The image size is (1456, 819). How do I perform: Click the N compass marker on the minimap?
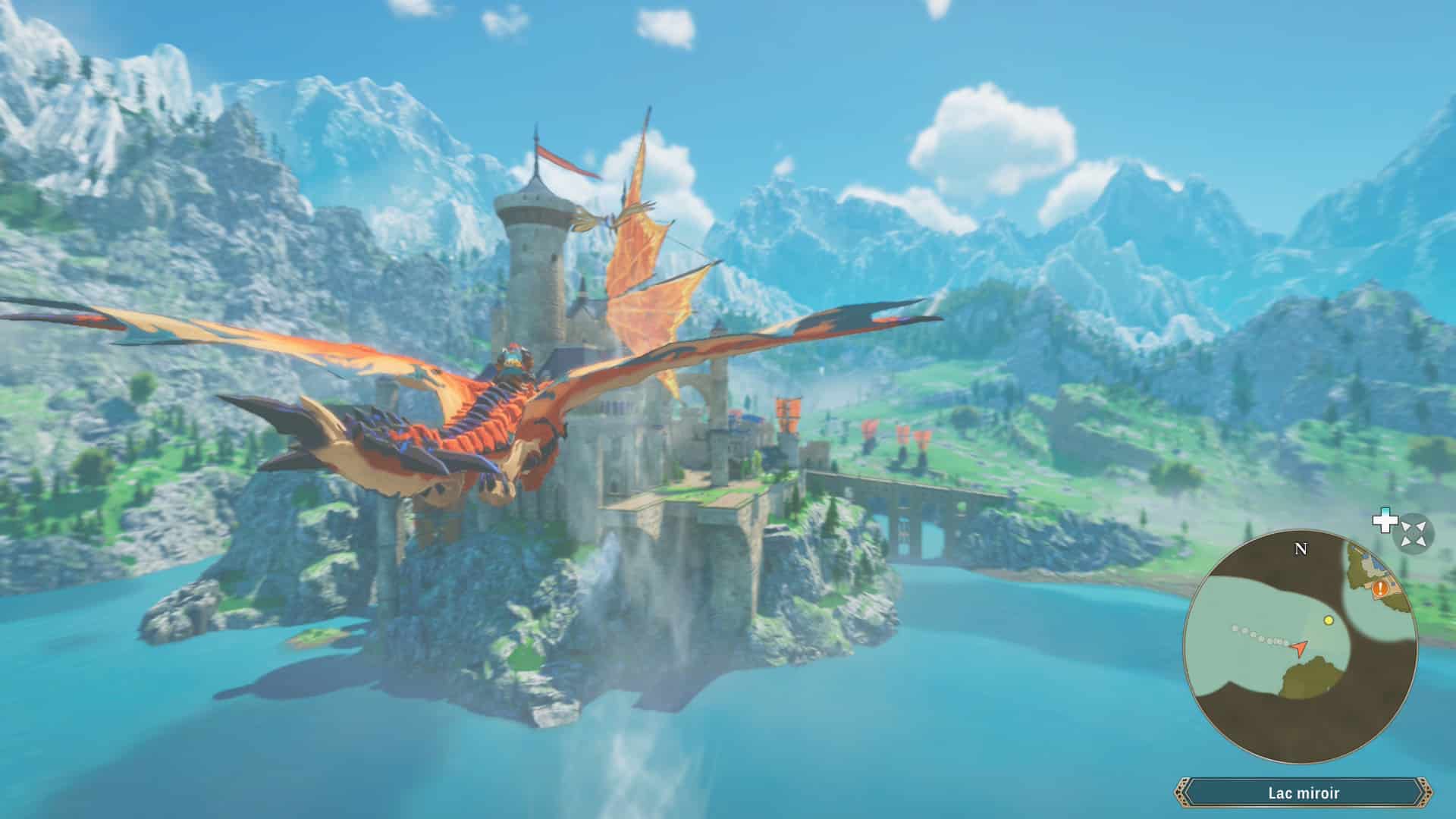1300,549
